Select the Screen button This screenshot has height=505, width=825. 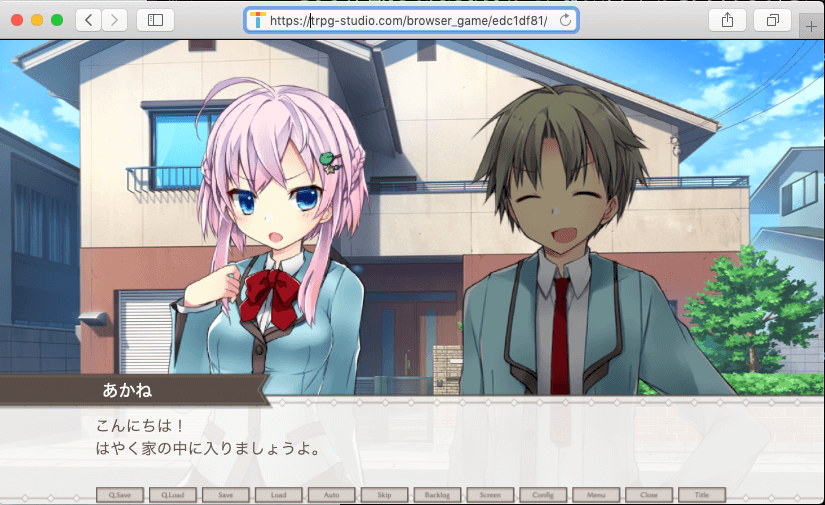pyautogui.click(x=490, y=495)
